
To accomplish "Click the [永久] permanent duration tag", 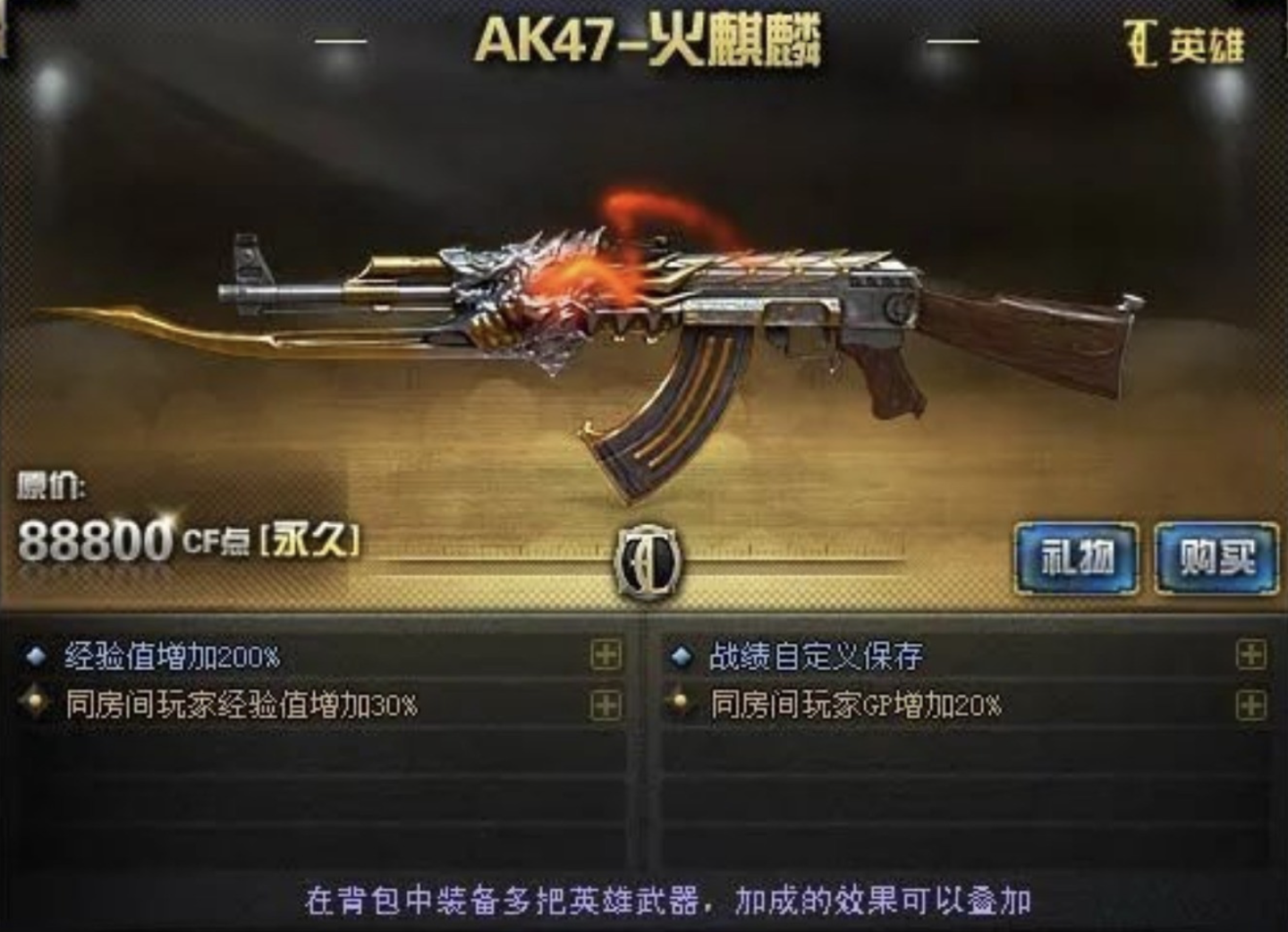I will [309, 538].
